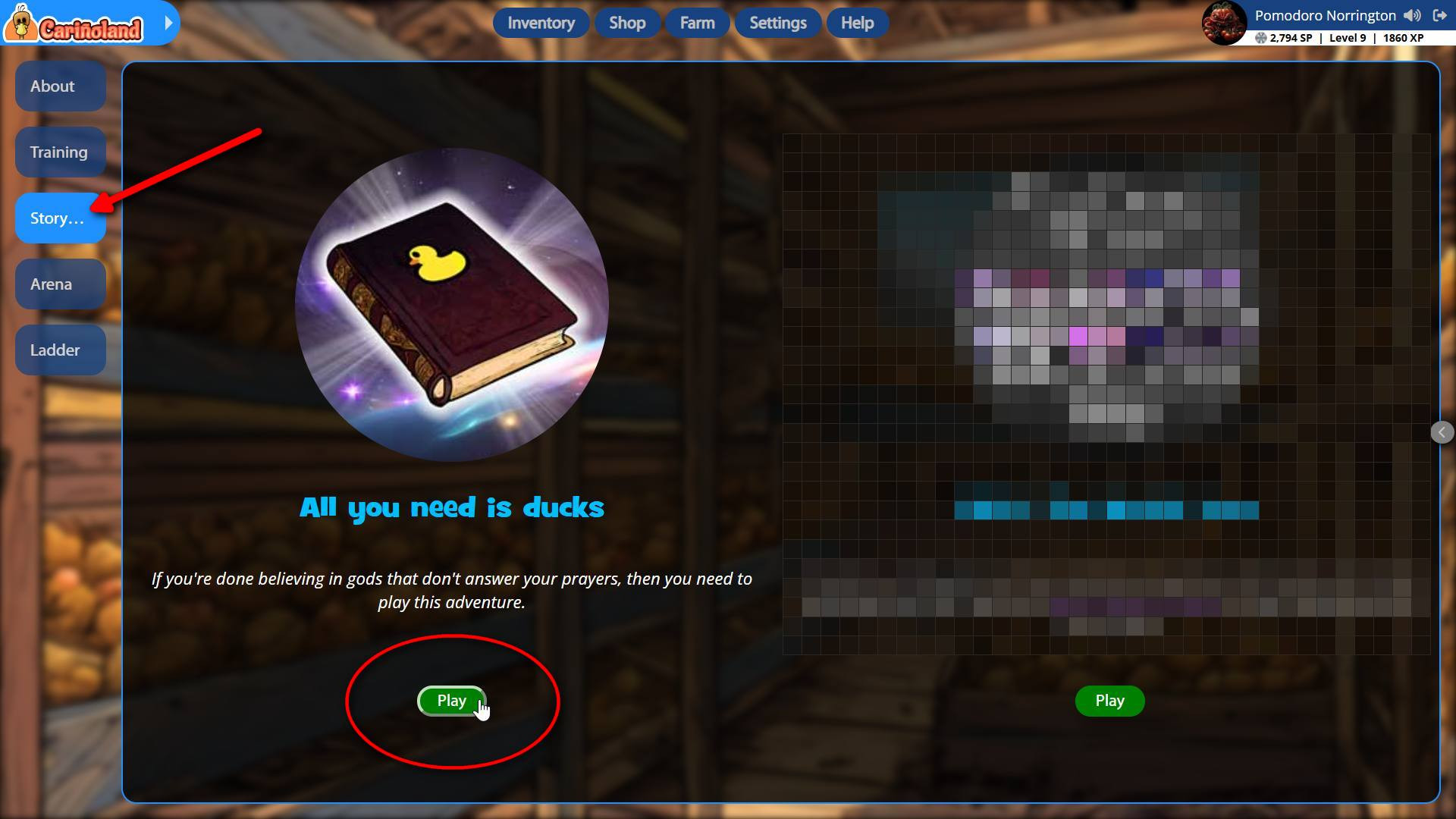Open the Help menu

[x=857, y=23]
